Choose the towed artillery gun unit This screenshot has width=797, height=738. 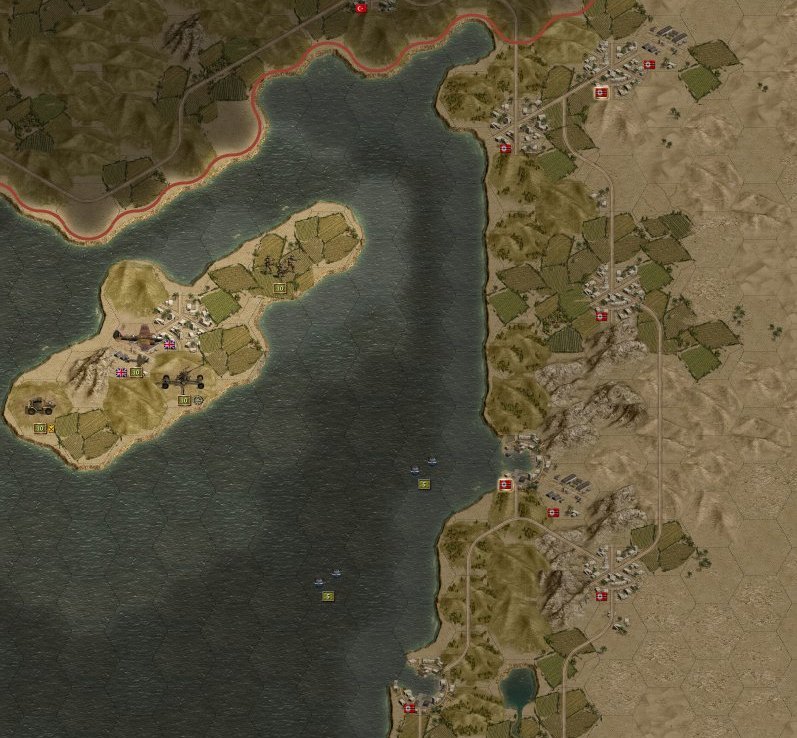(185, 380)
